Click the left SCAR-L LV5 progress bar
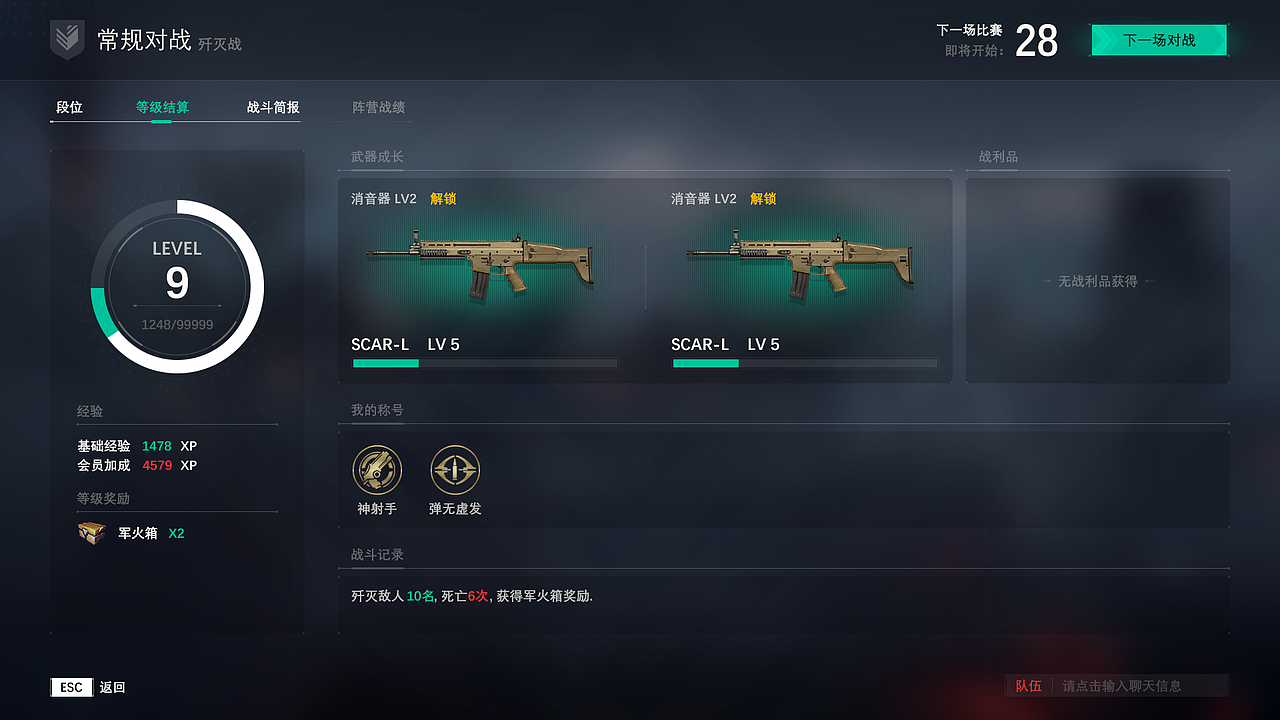 click(485, 363)
